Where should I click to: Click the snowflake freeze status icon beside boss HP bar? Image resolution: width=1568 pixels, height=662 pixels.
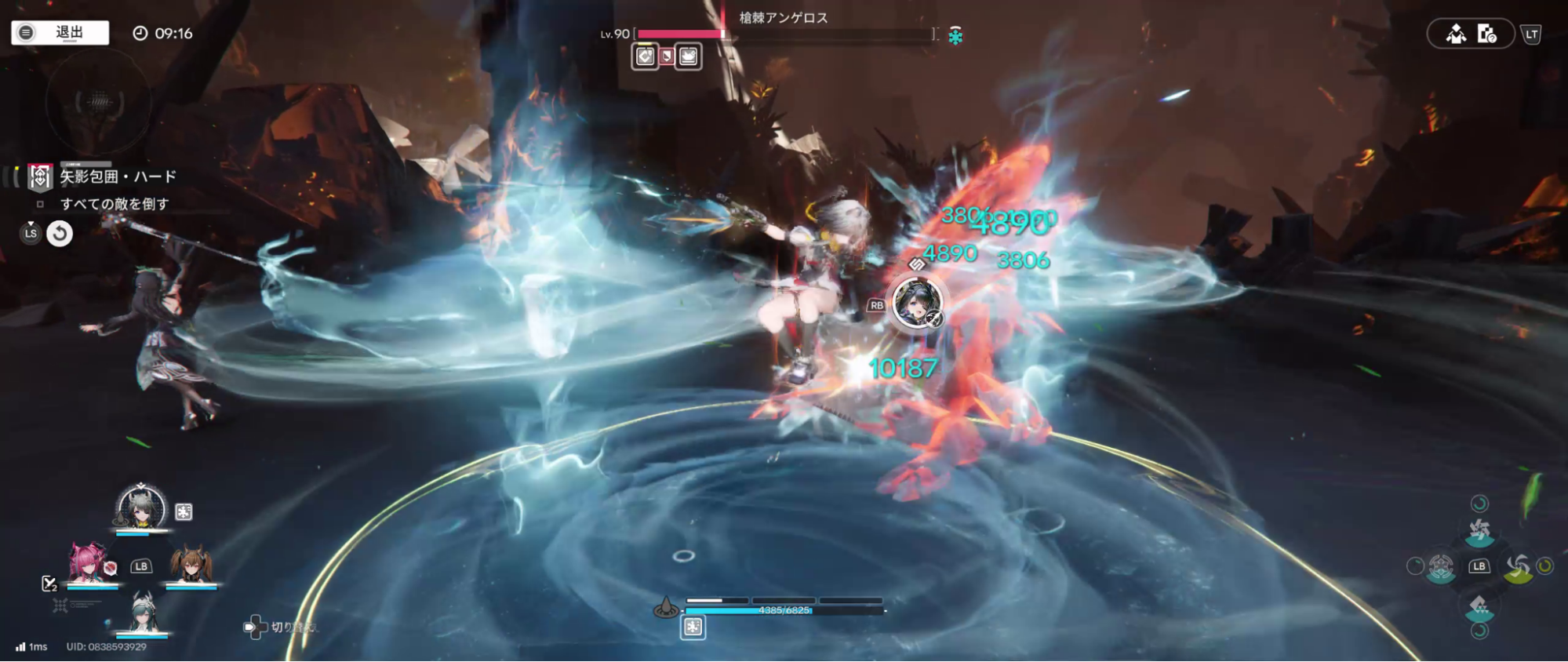point(955,35)
